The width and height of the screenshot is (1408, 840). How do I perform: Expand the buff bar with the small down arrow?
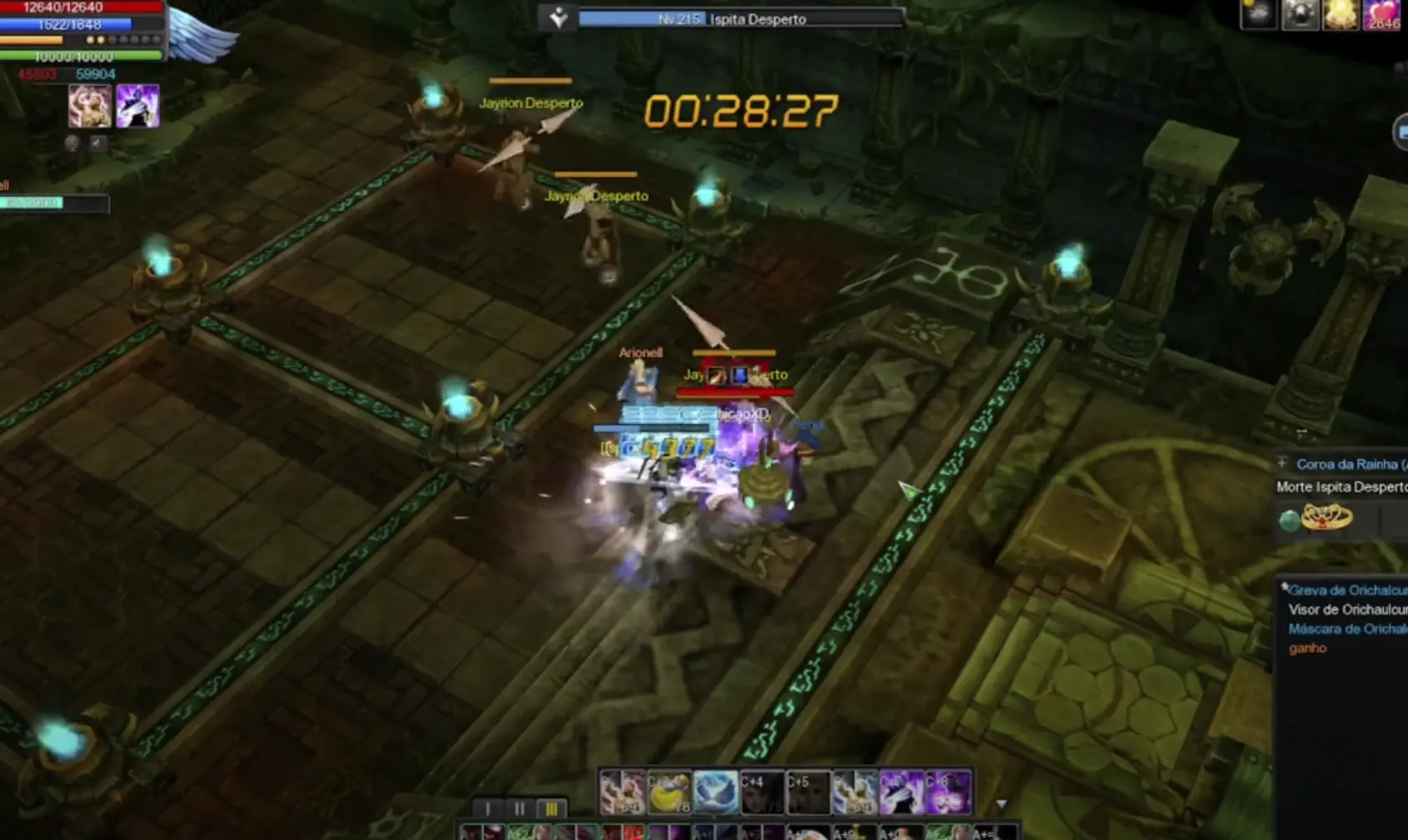tap(1001, 803)
